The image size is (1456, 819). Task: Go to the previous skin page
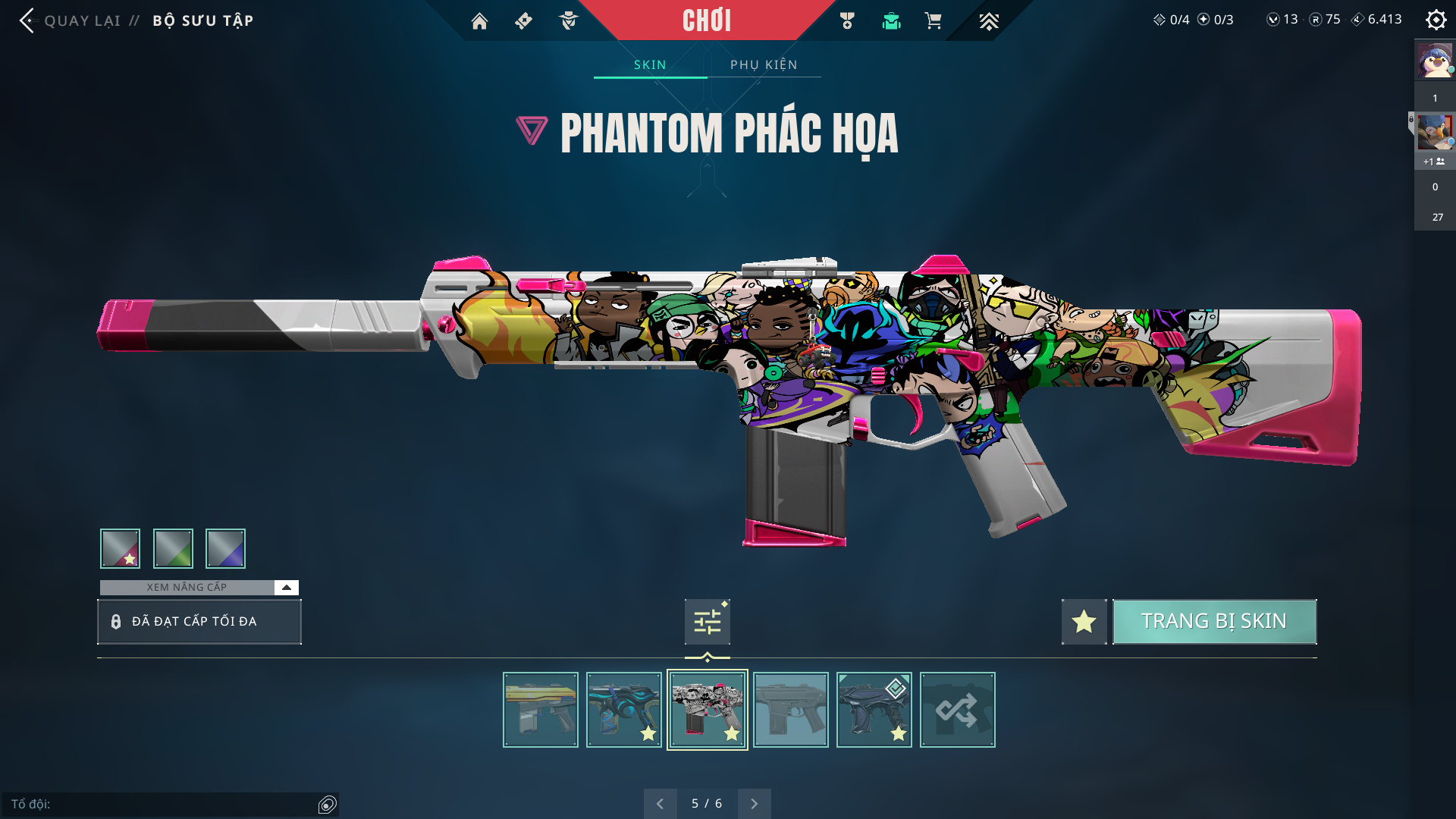pyautogui.click(x=660, y=804)
